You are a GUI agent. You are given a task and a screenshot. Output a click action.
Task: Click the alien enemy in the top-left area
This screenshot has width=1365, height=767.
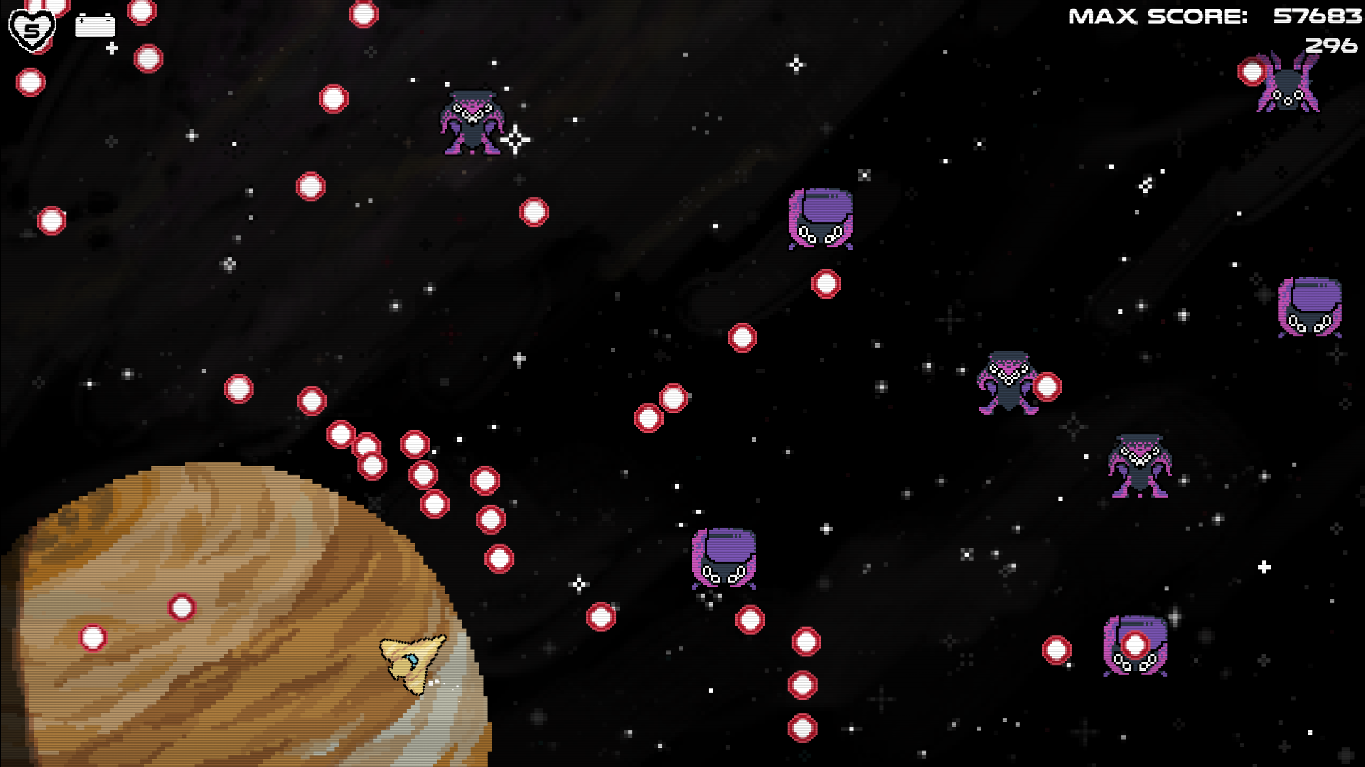pyautogui.click(x=470, y=125)
